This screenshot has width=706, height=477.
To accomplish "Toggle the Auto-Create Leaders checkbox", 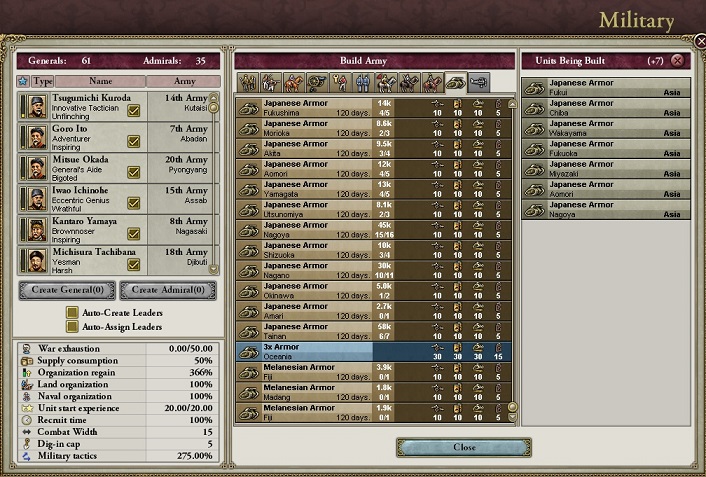I will click(73, 312).
